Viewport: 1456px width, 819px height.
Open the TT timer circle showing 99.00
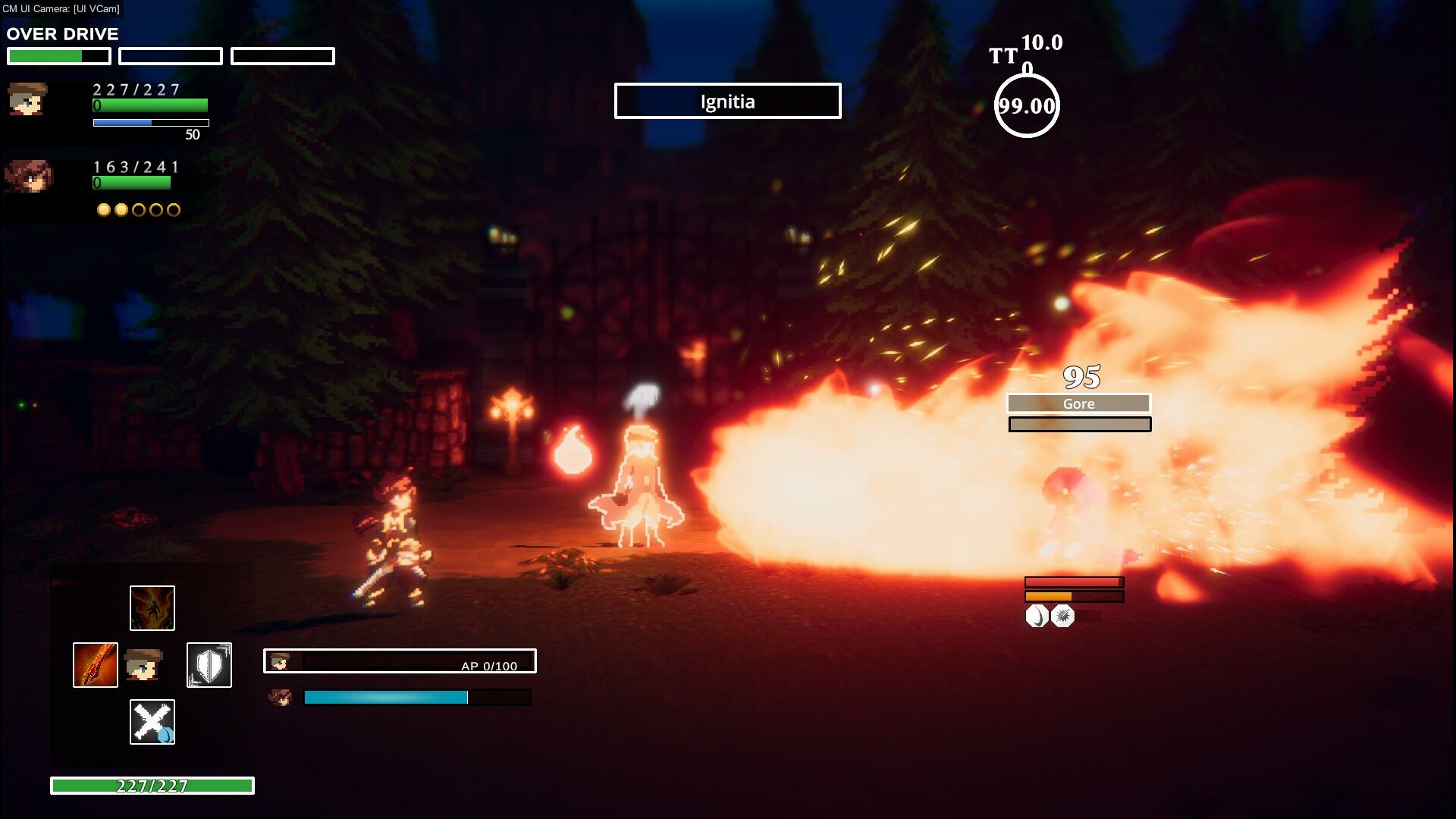(x=1026, y=105)
